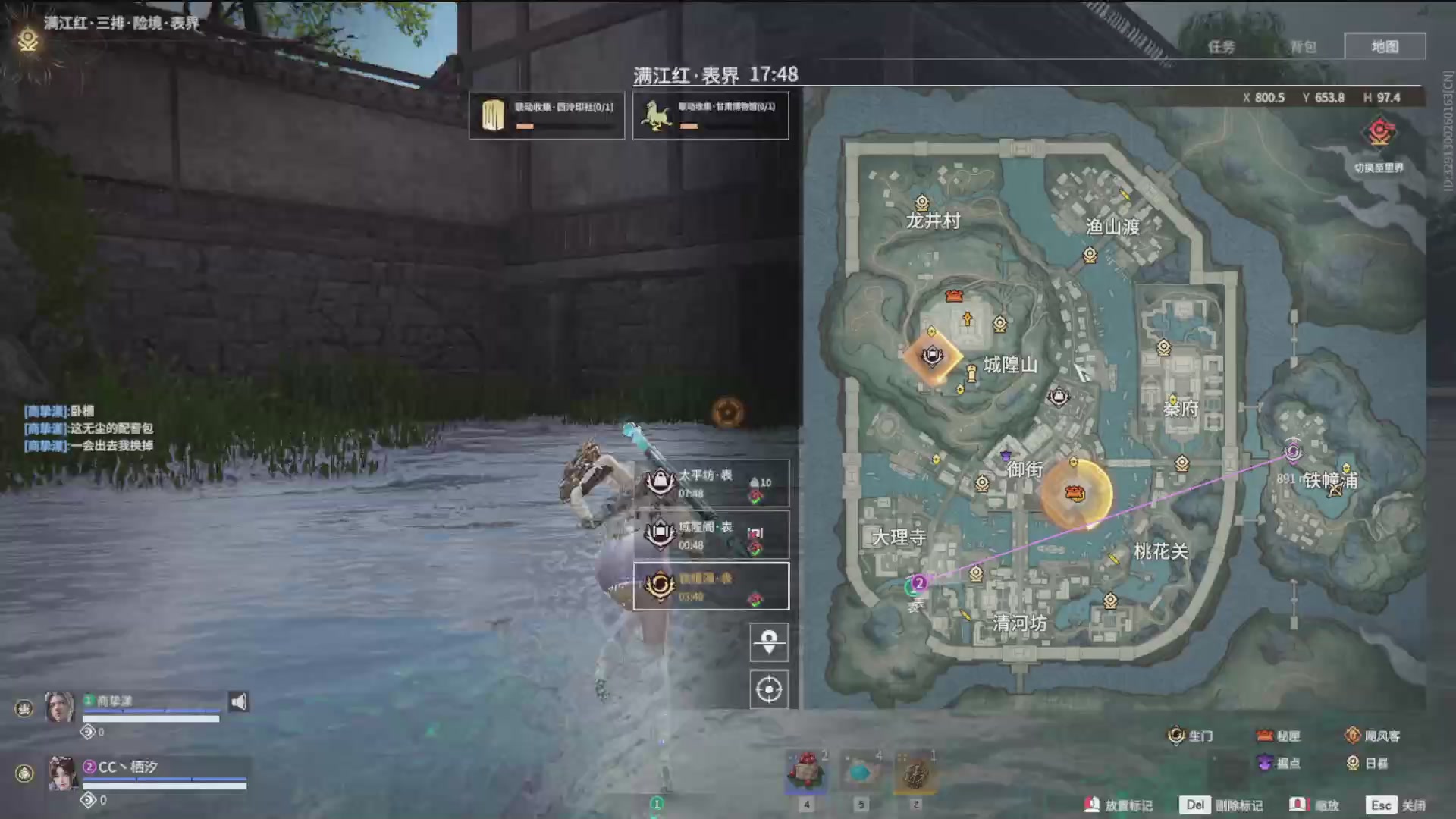
Task: Open the 西泠印社 collection progress icon
Action: coord(494,115)
